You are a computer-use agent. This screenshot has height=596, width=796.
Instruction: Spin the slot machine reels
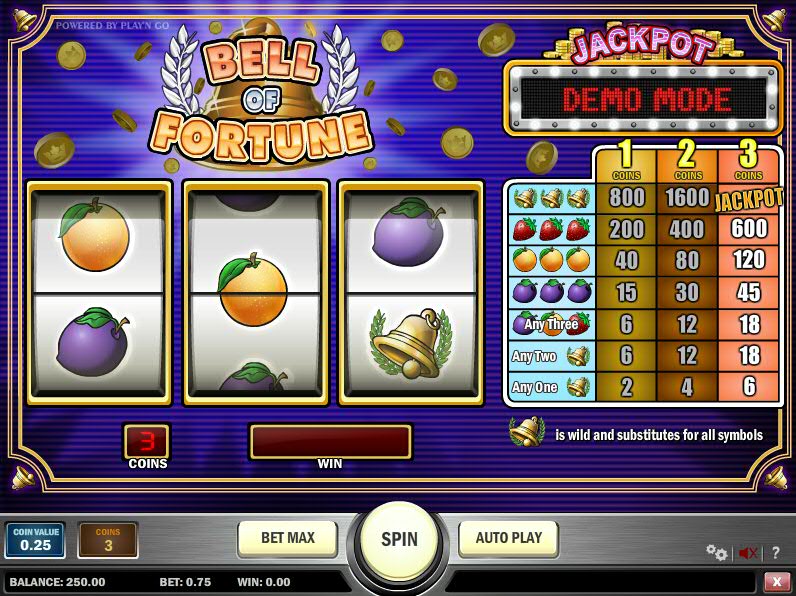(399, 540)
